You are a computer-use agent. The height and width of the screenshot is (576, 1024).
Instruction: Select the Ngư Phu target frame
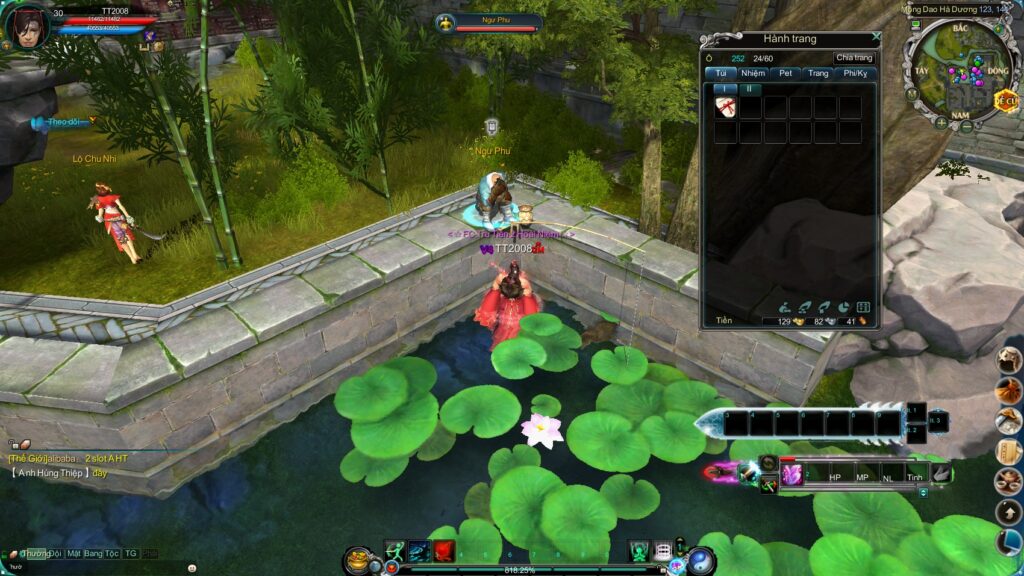pos(488,23)
